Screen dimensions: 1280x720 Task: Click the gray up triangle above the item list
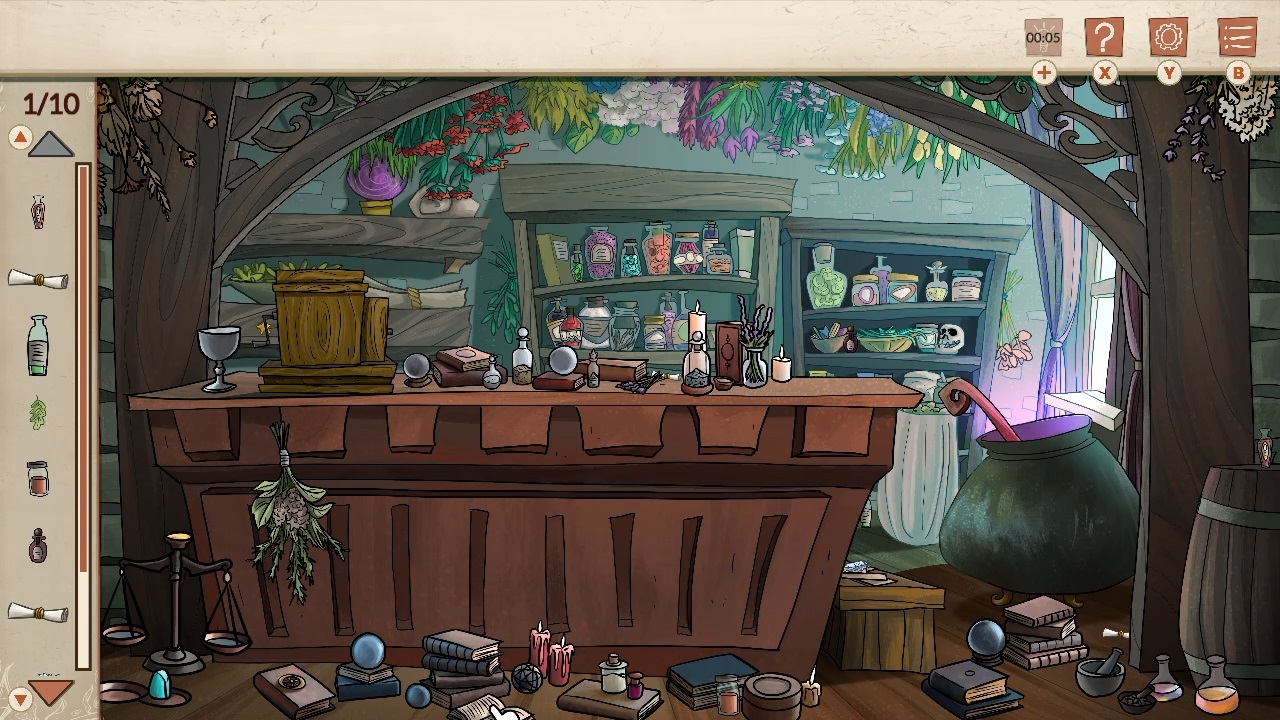click(50, 143)
